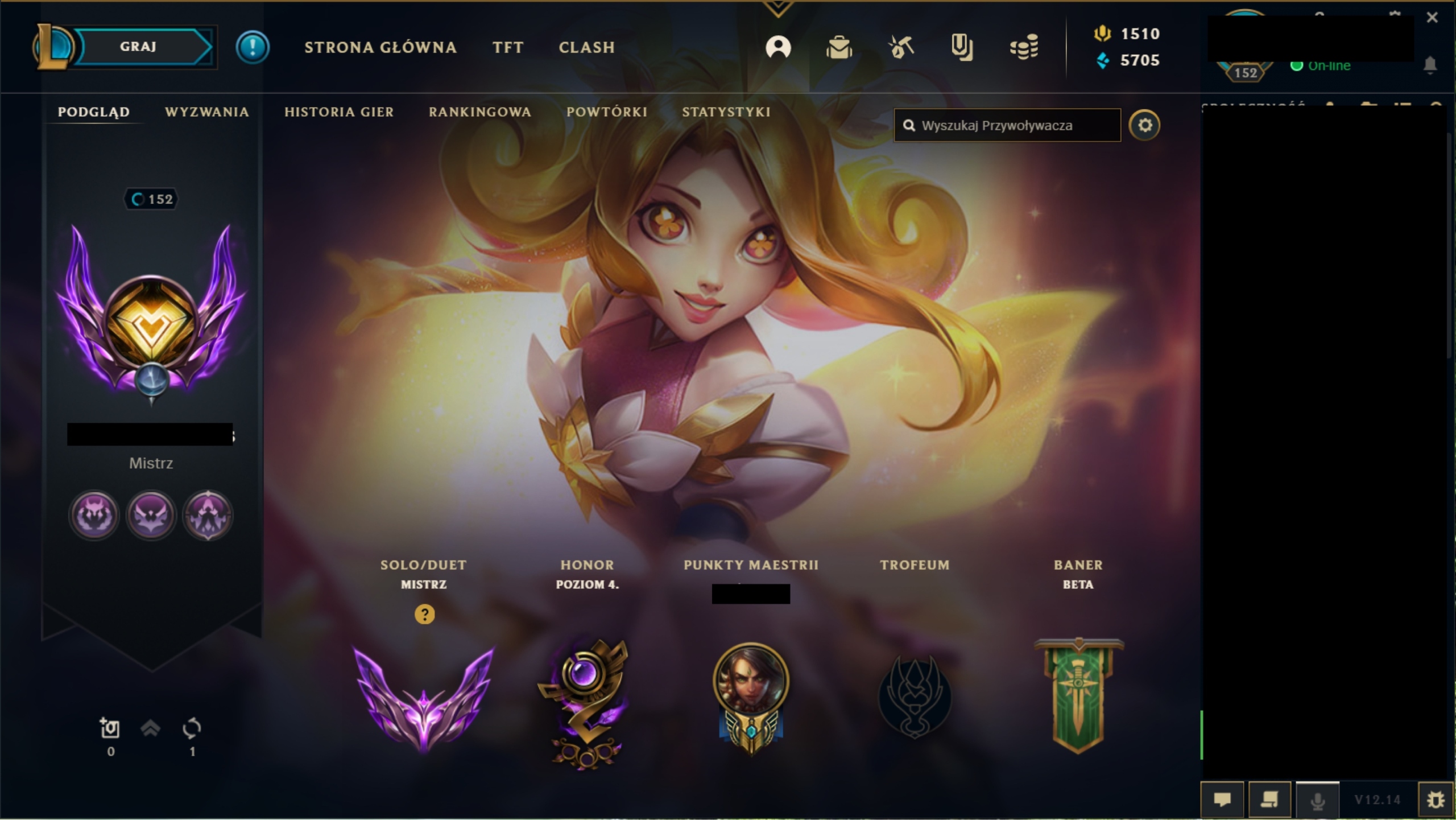Collapse the top banner chevron arrow

click(x=779, y=9)
